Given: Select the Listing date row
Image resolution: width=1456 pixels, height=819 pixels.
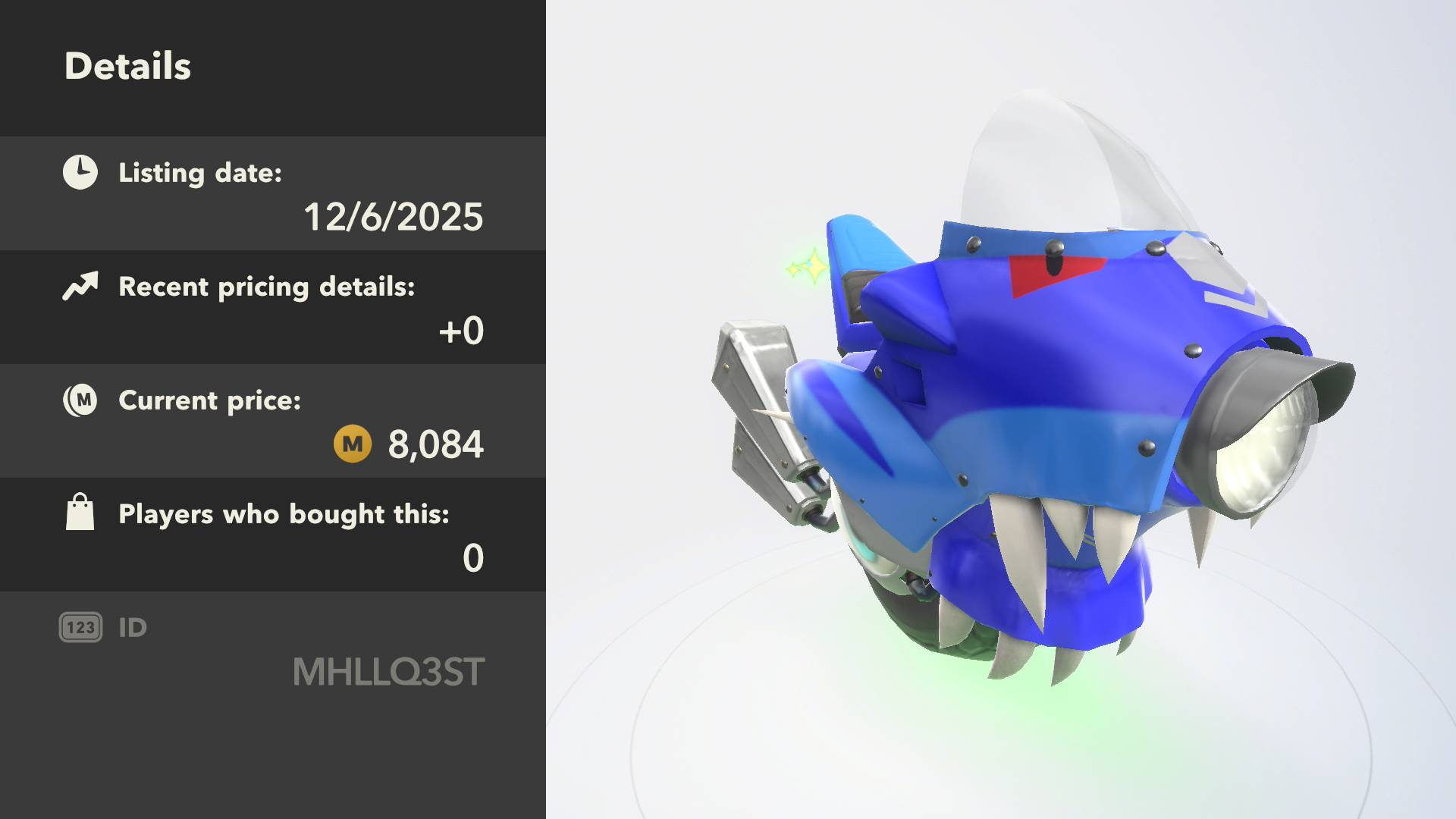Looking at the screenshot, I should (273, 194).
